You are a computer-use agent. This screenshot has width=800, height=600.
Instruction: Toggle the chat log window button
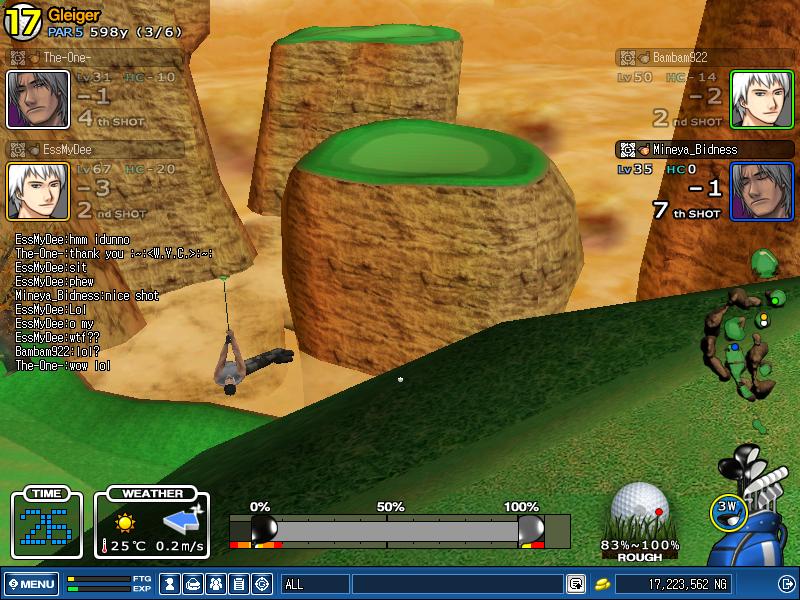click(x=576, y=584)
